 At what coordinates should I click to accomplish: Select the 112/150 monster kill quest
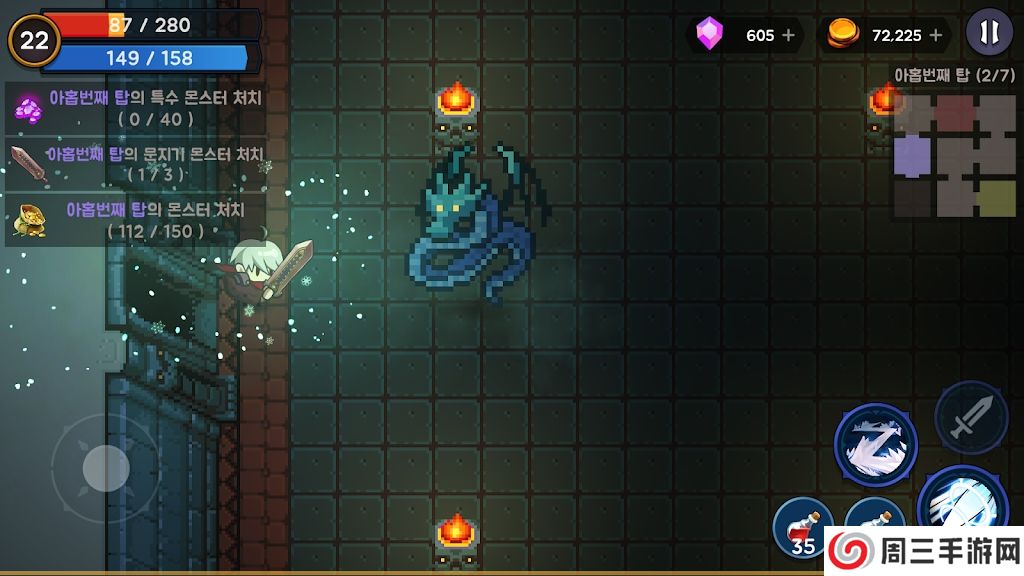point(135,220)
